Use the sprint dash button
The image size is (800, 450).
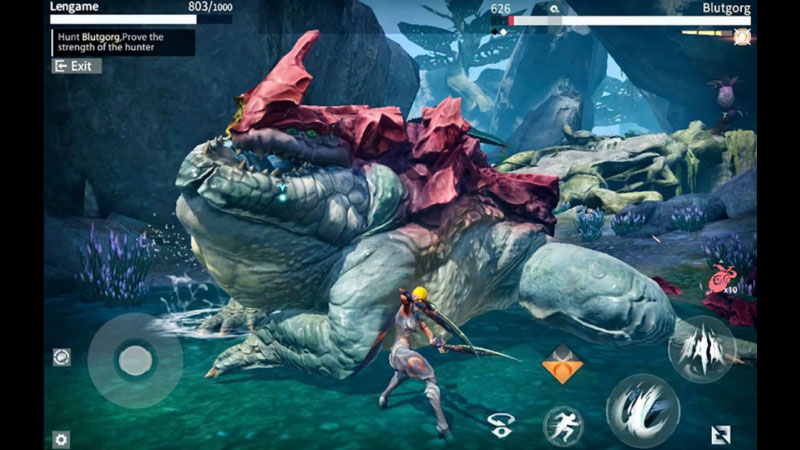563,425
